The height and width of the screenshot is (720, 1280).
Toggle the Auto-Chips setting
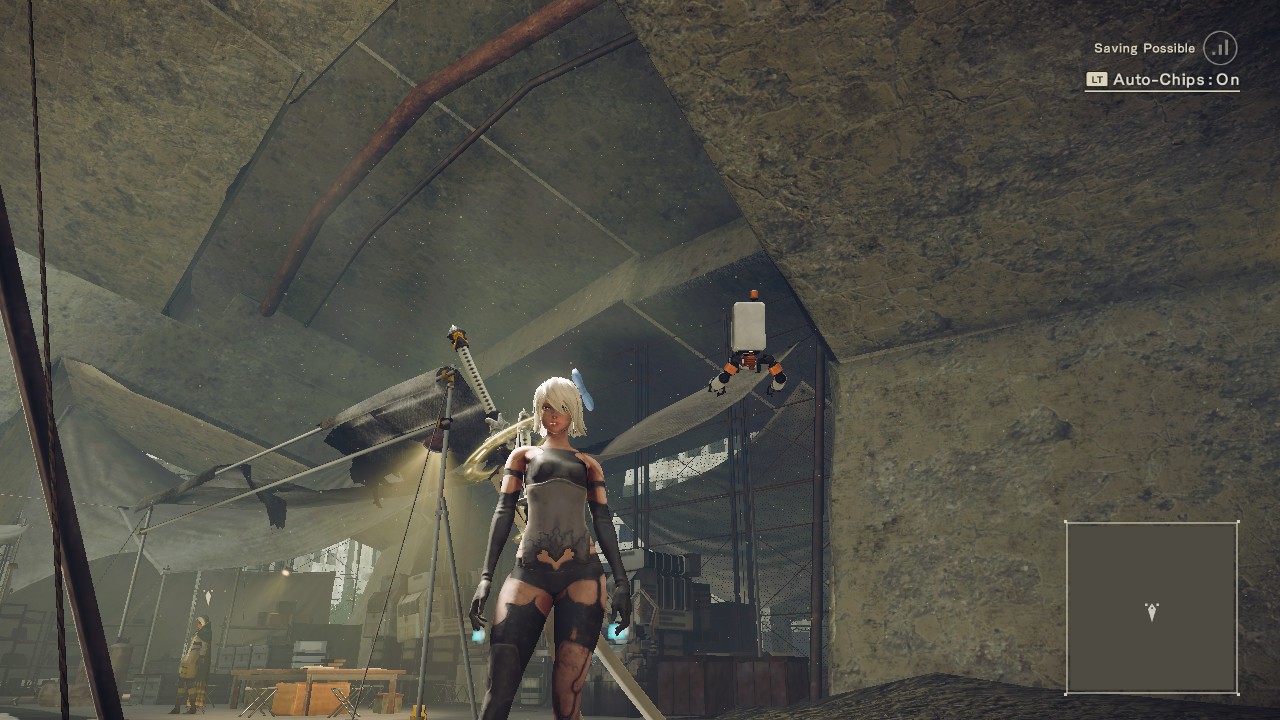[x=1163, y=80]
